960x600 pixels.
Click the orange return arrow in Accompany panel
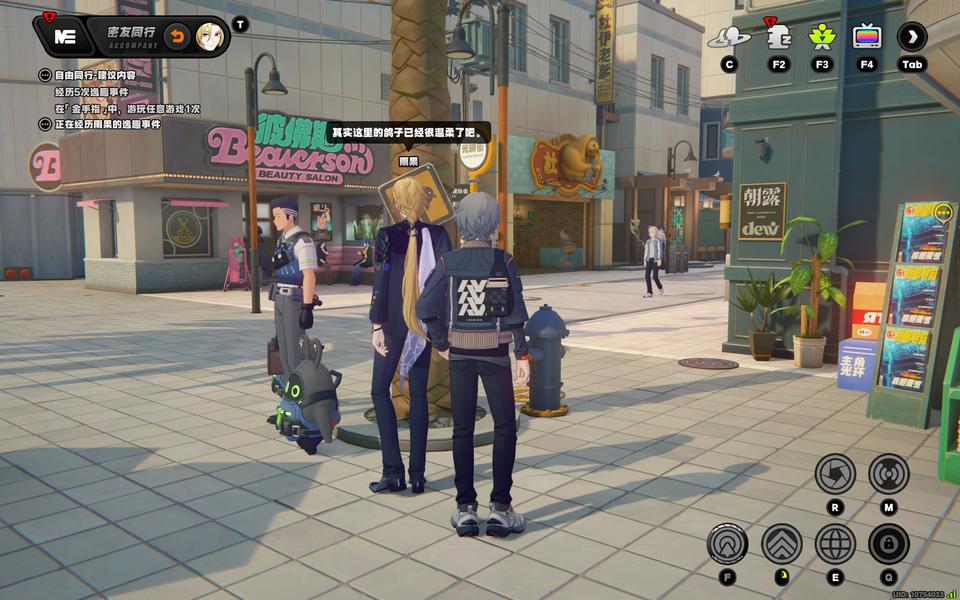pos(176,37)
